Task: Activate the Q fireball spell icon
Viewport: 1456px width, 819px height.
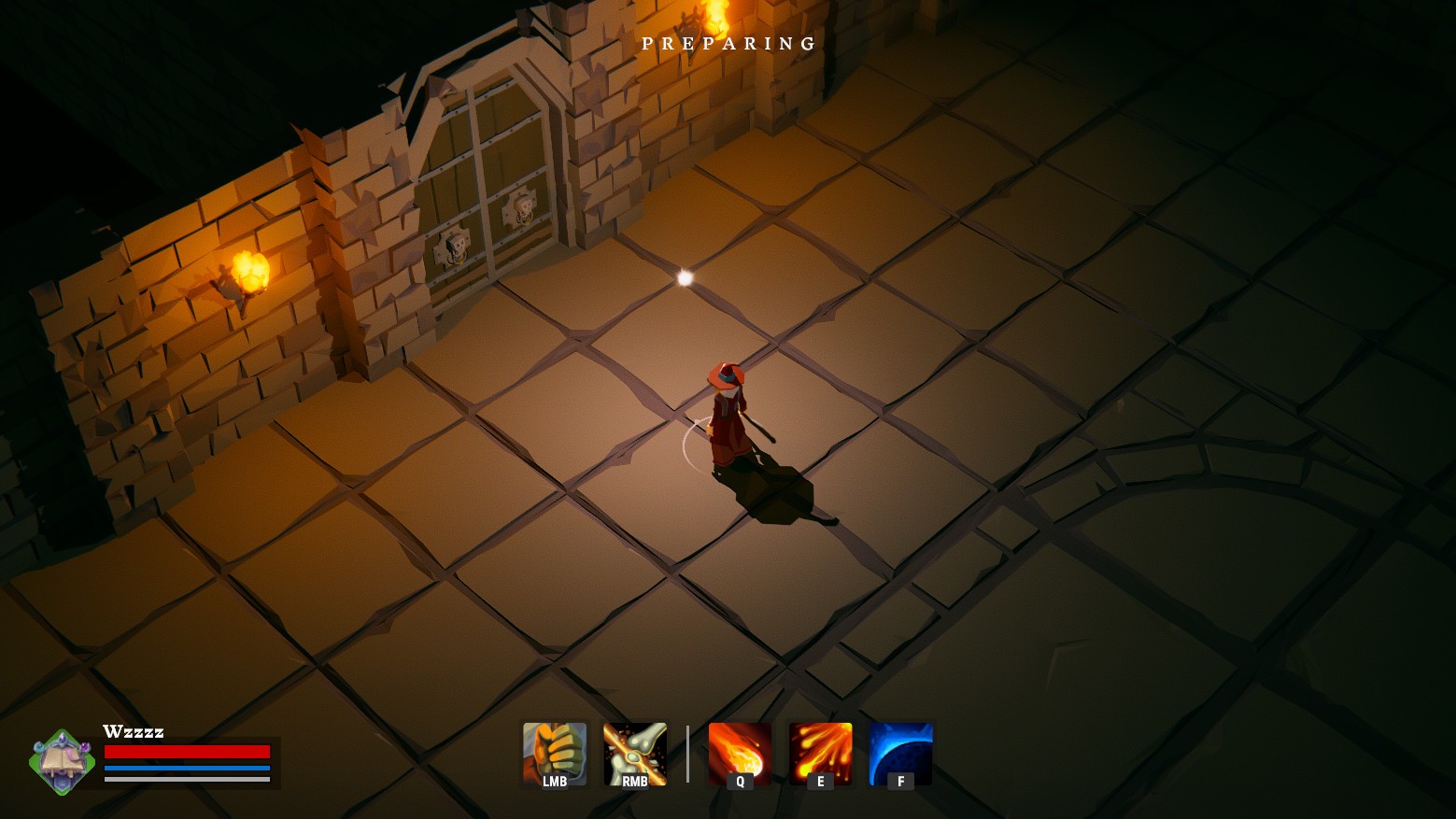Action: point(739,752)
